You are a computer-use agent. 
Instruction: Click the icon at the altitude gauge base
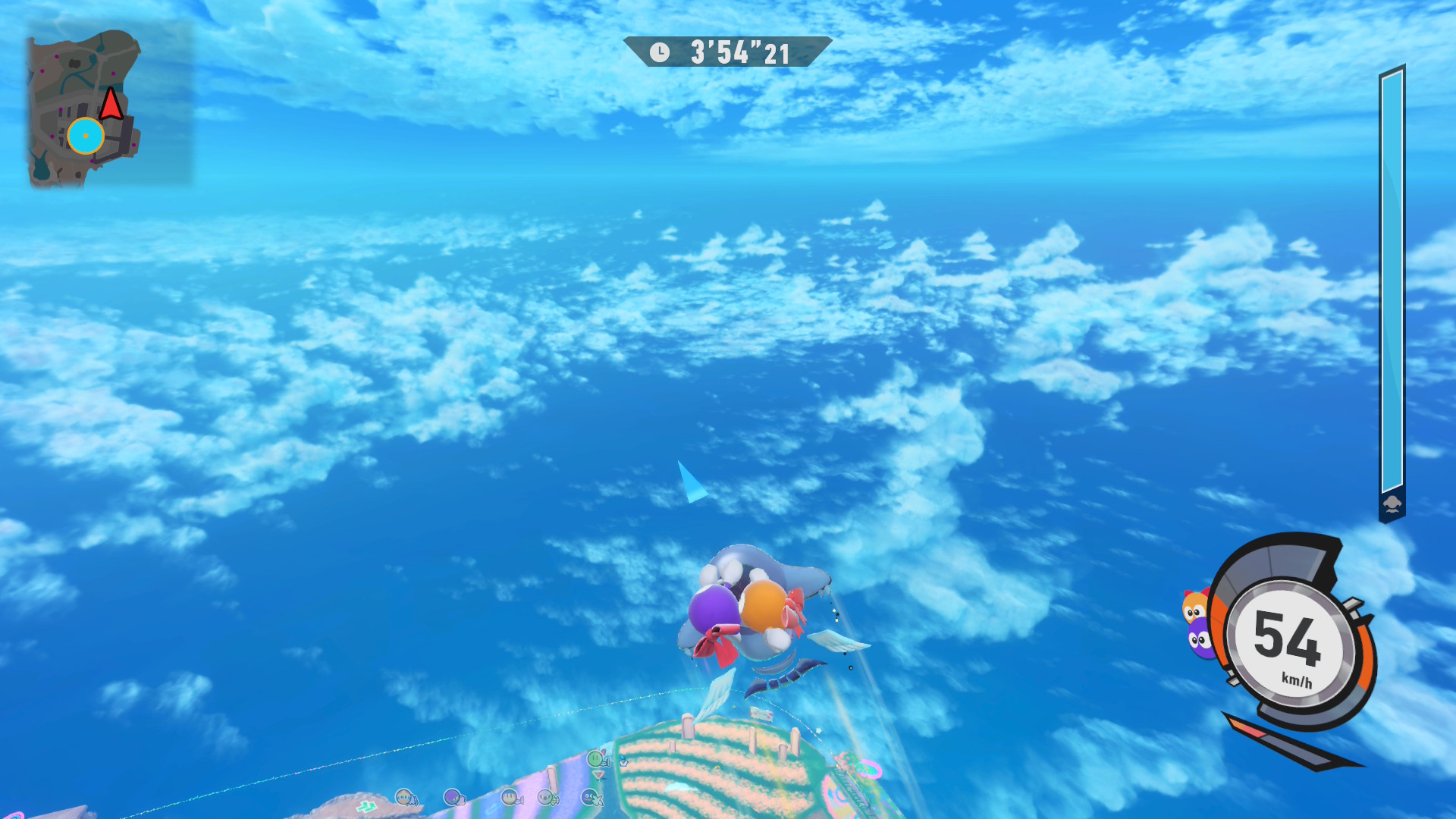click(1392, 504)
